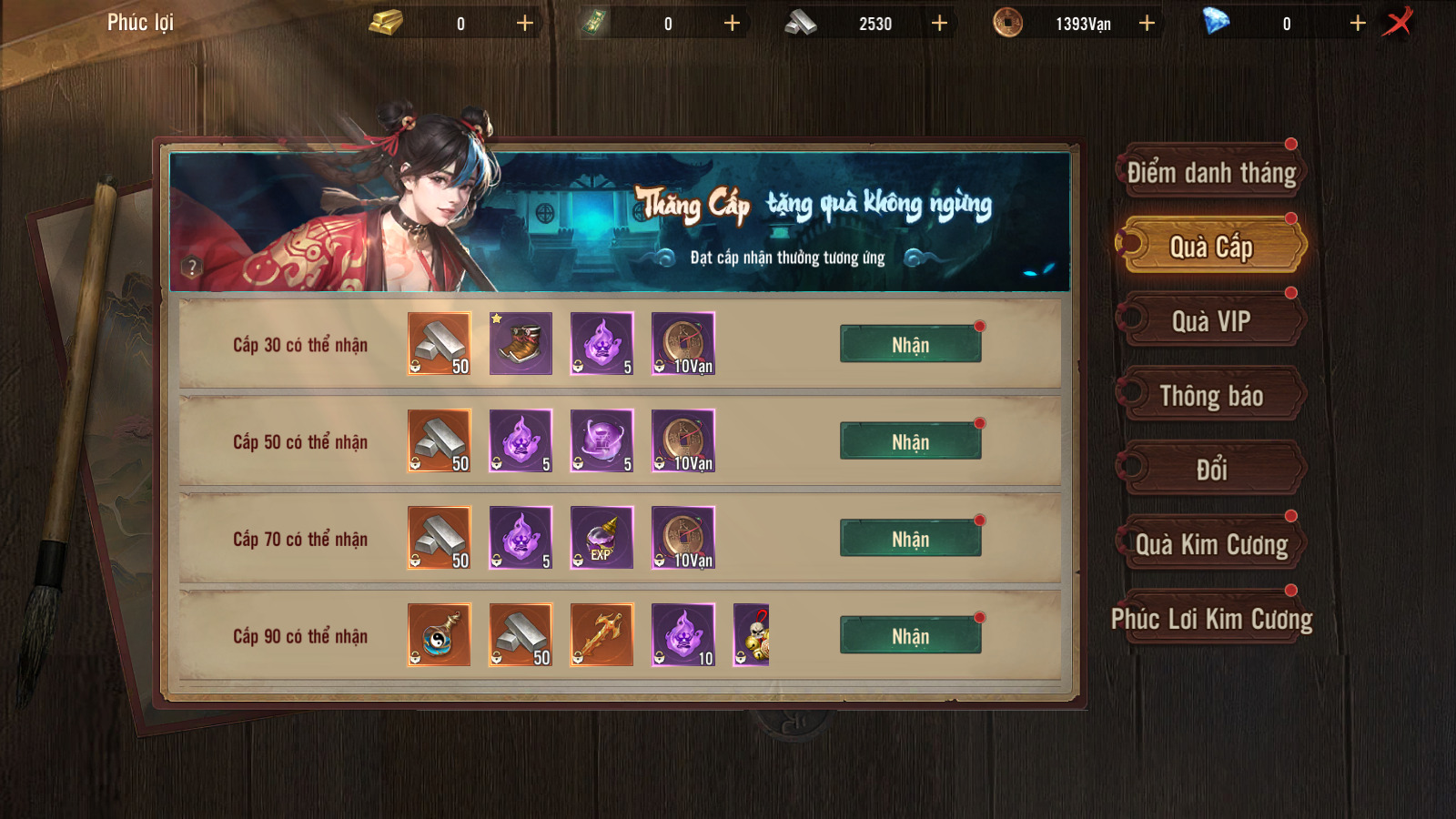Open the question mark help on banner
Screen dimensions: 1456x819
(x=191, y=268)
